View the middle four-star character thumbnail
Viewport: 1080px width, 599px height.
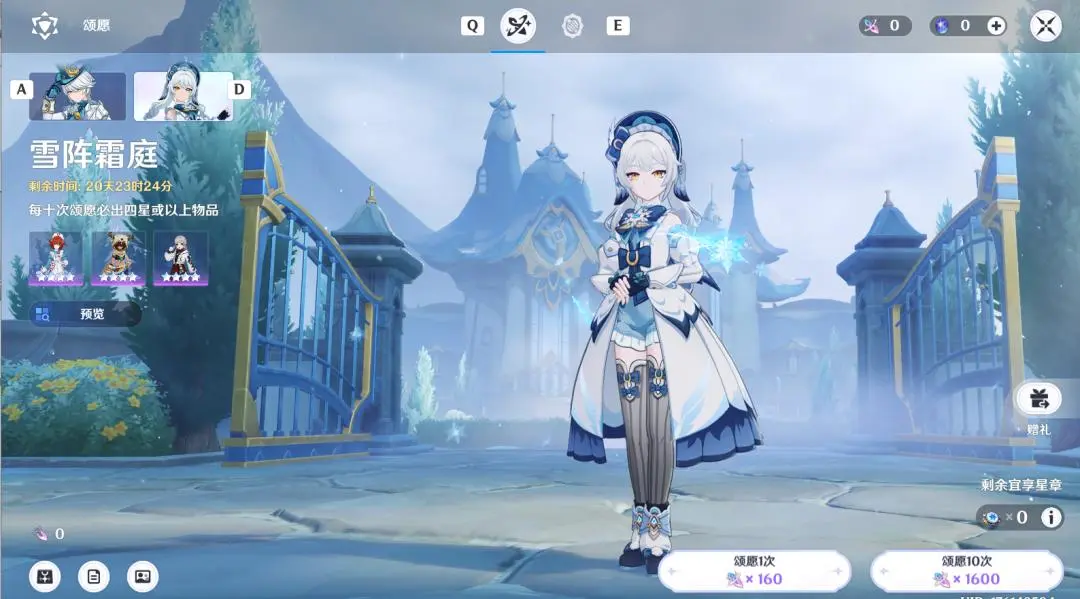118,259
